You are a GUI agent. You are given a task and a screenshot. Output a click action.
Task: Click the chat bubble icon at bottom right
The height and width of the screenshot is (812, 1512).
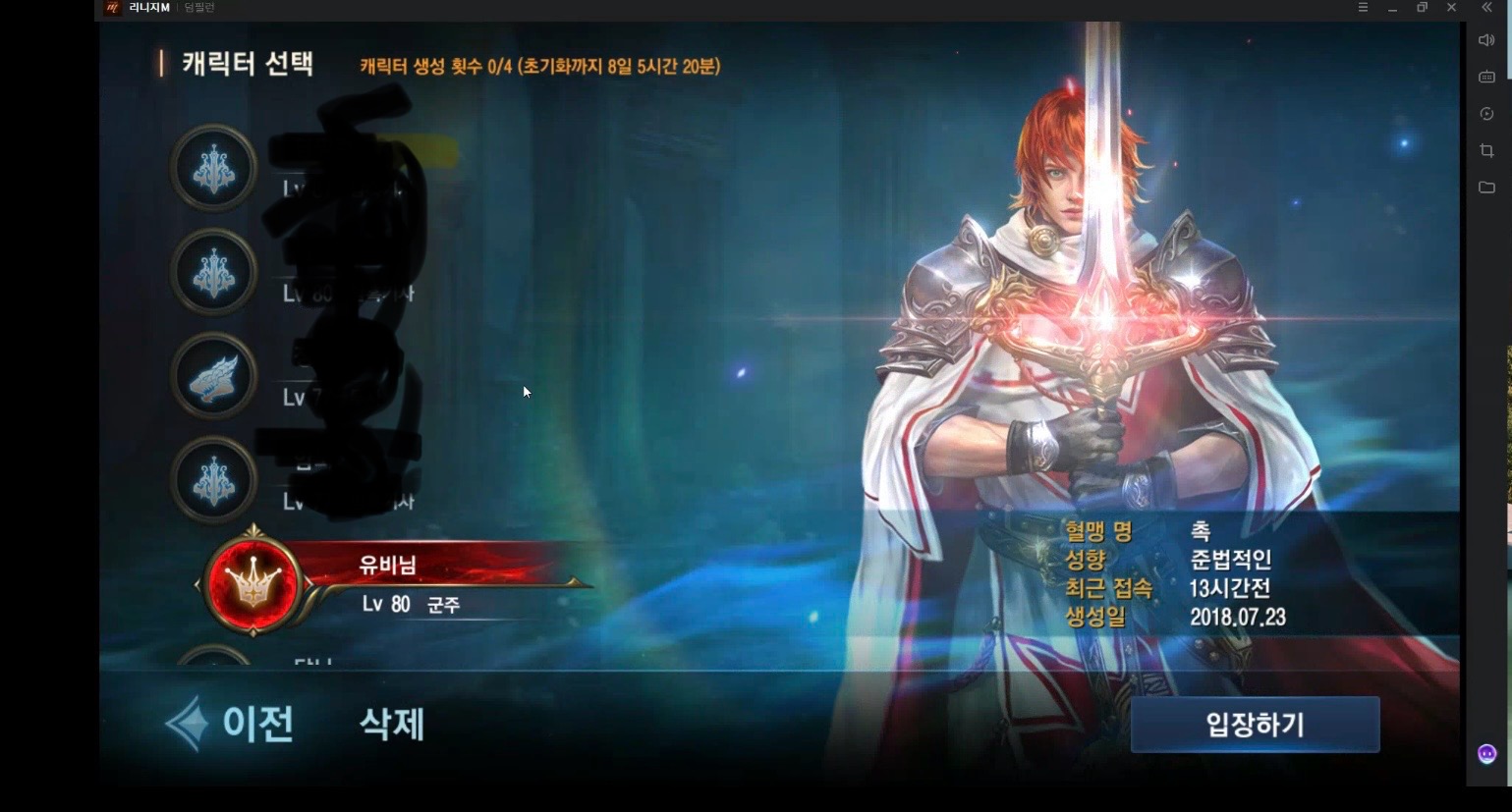1486,752
